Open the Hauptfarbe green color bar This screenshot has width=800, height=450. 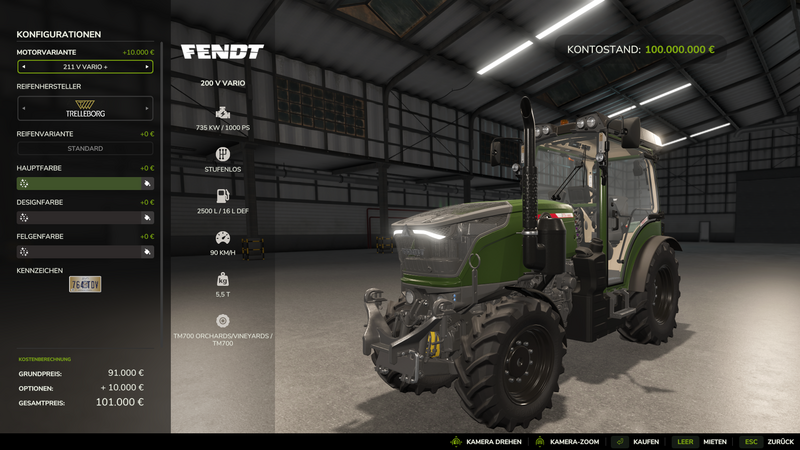pos(85,184)
